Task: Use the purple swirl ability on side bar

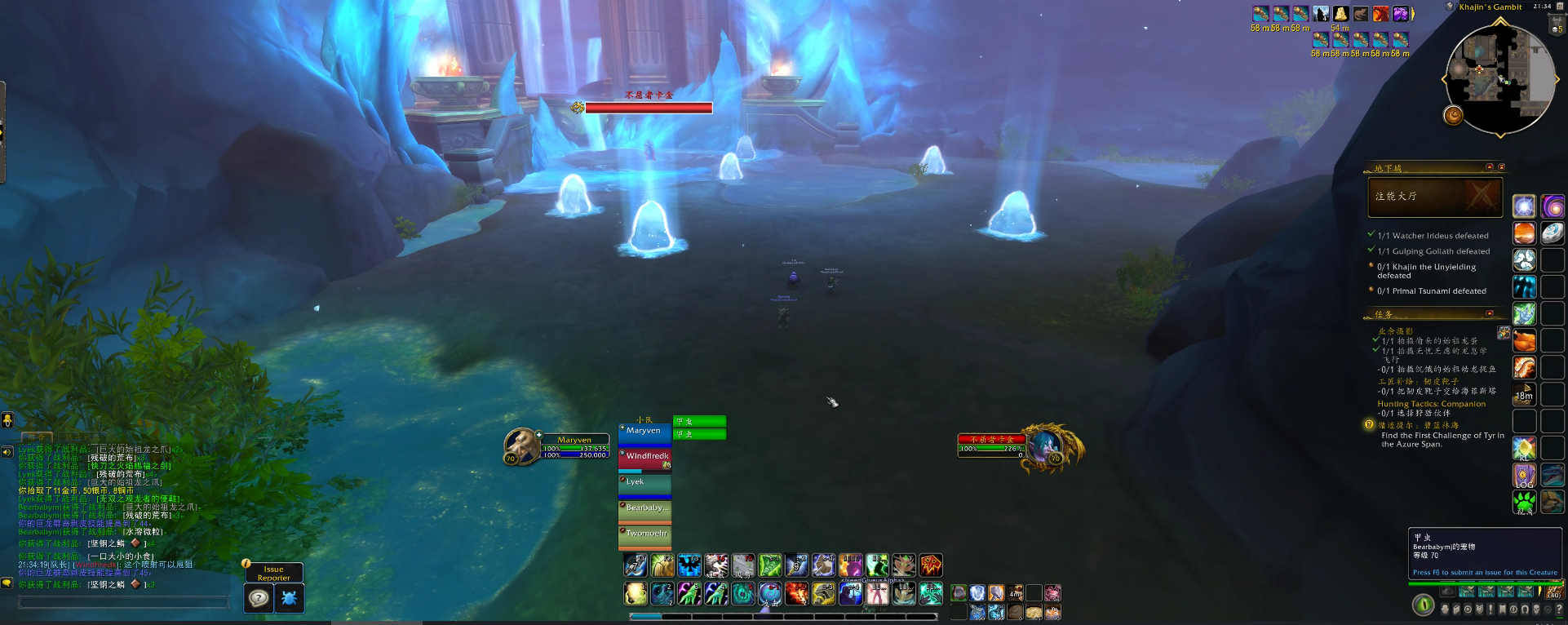Action: pos(1552,206)
